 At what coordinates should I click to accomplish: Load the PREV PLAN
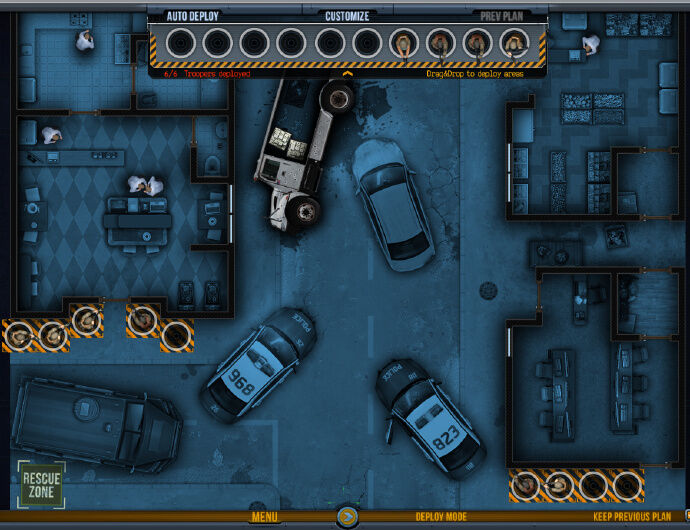coord(503,16)
